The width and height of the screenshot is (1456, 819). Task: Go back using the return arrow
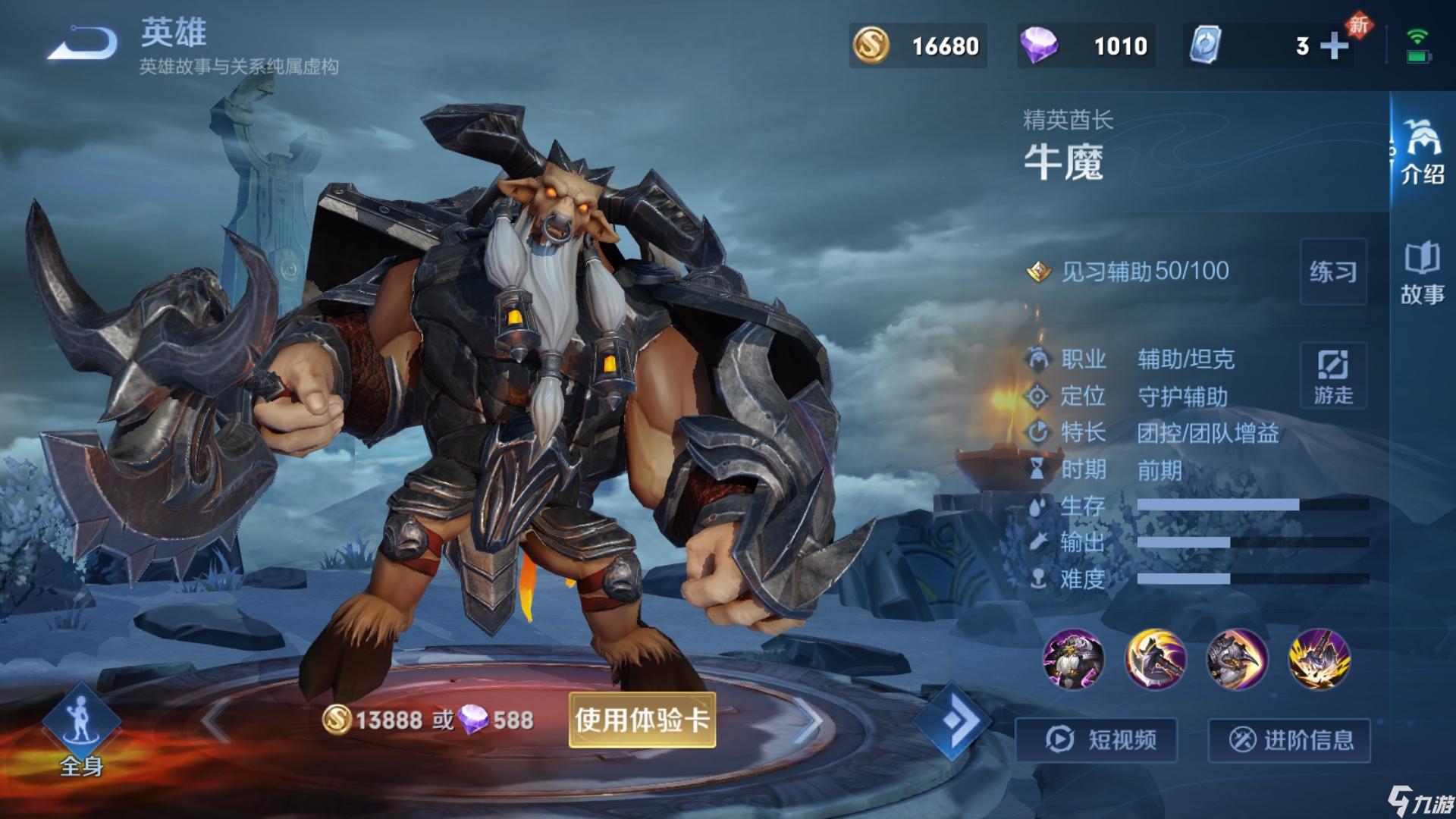(83, 44)
